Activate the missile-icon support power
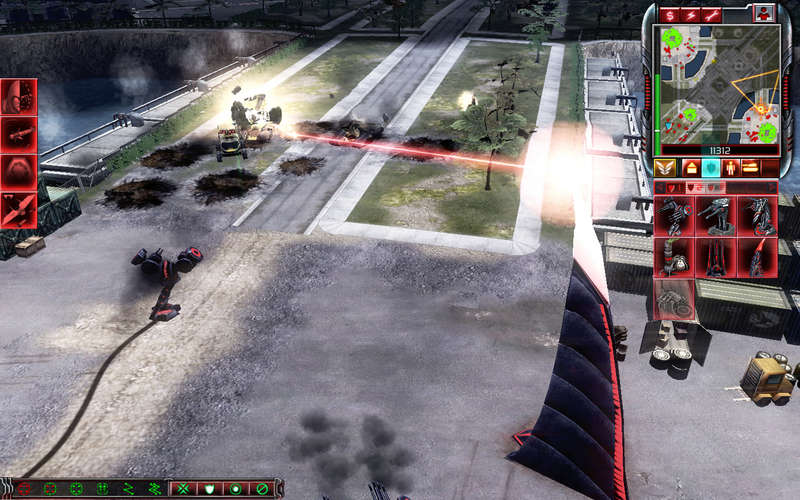800x500 pixels. click(x=19, y=134)
